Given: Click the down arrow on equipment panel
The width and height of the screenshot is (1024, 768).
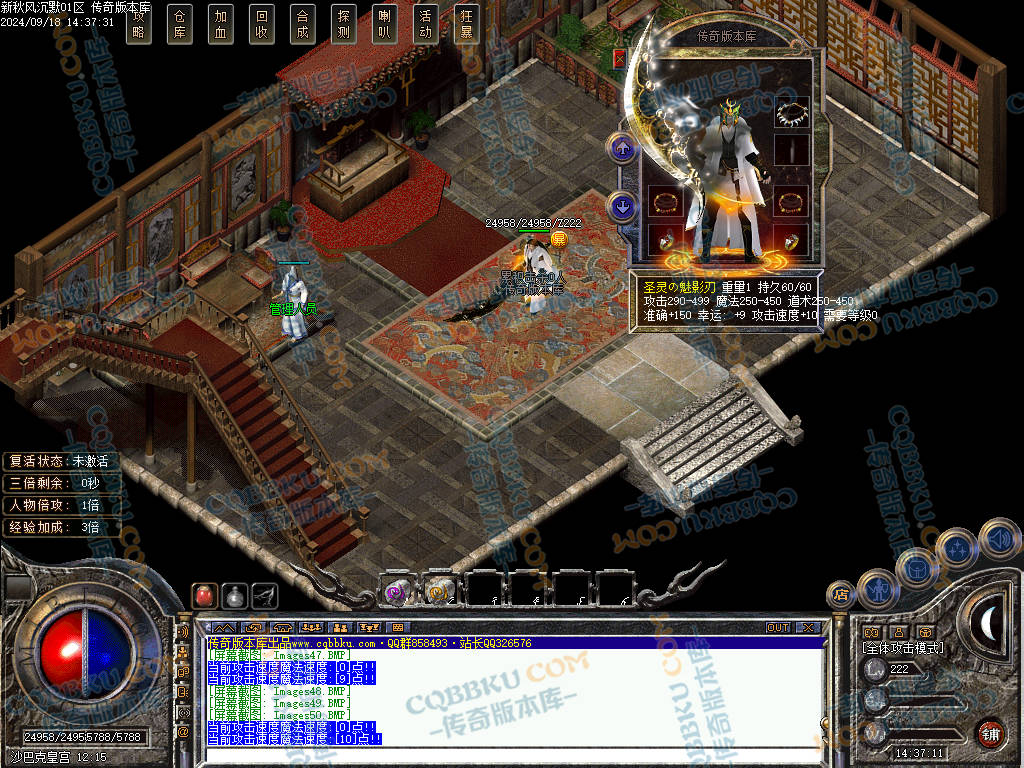Looking at the screenshot, I should [624, 207].
